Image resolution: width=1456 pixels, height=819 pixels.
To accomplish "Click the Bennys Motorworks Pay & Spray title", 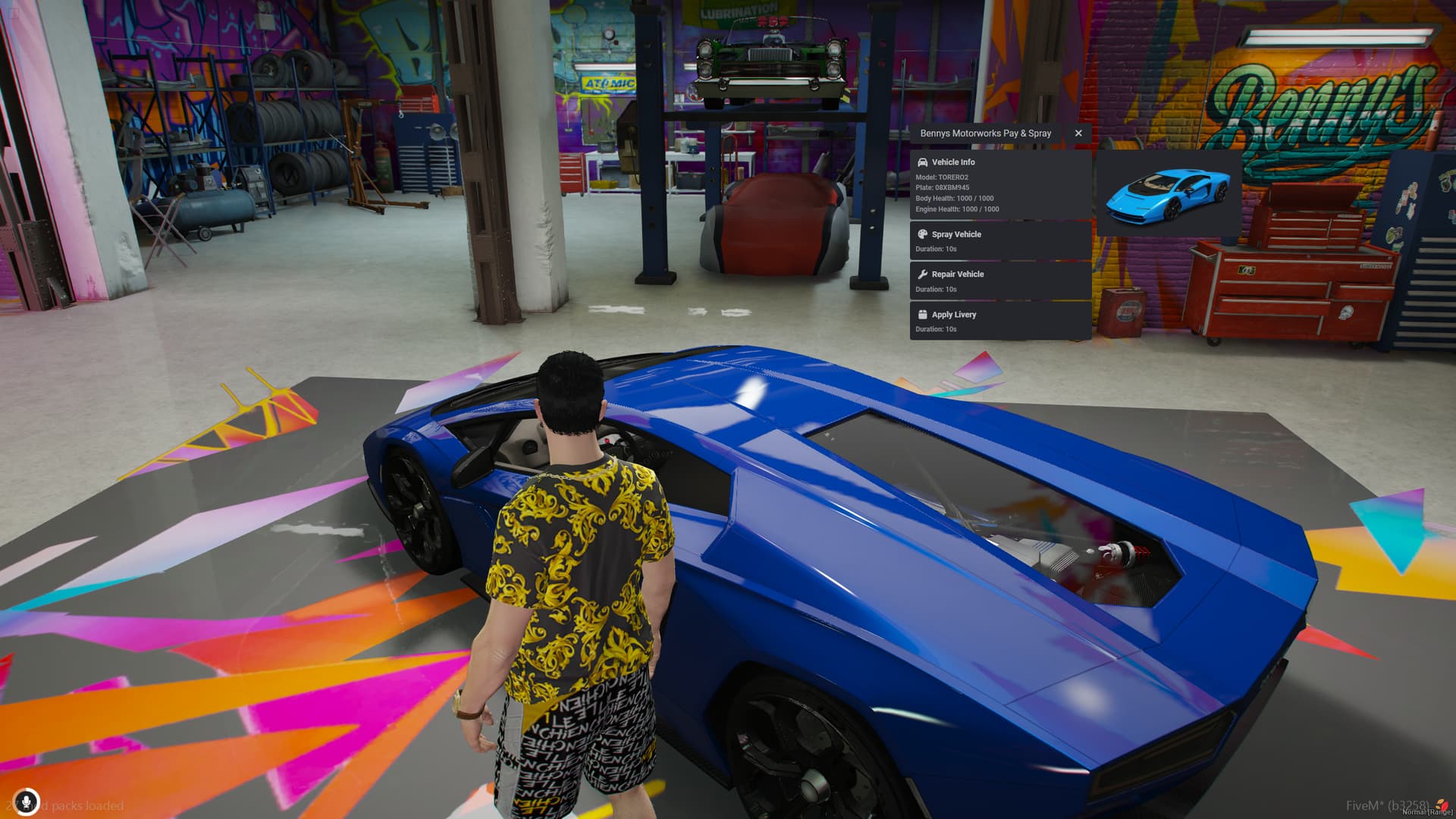I will (985, 133).
